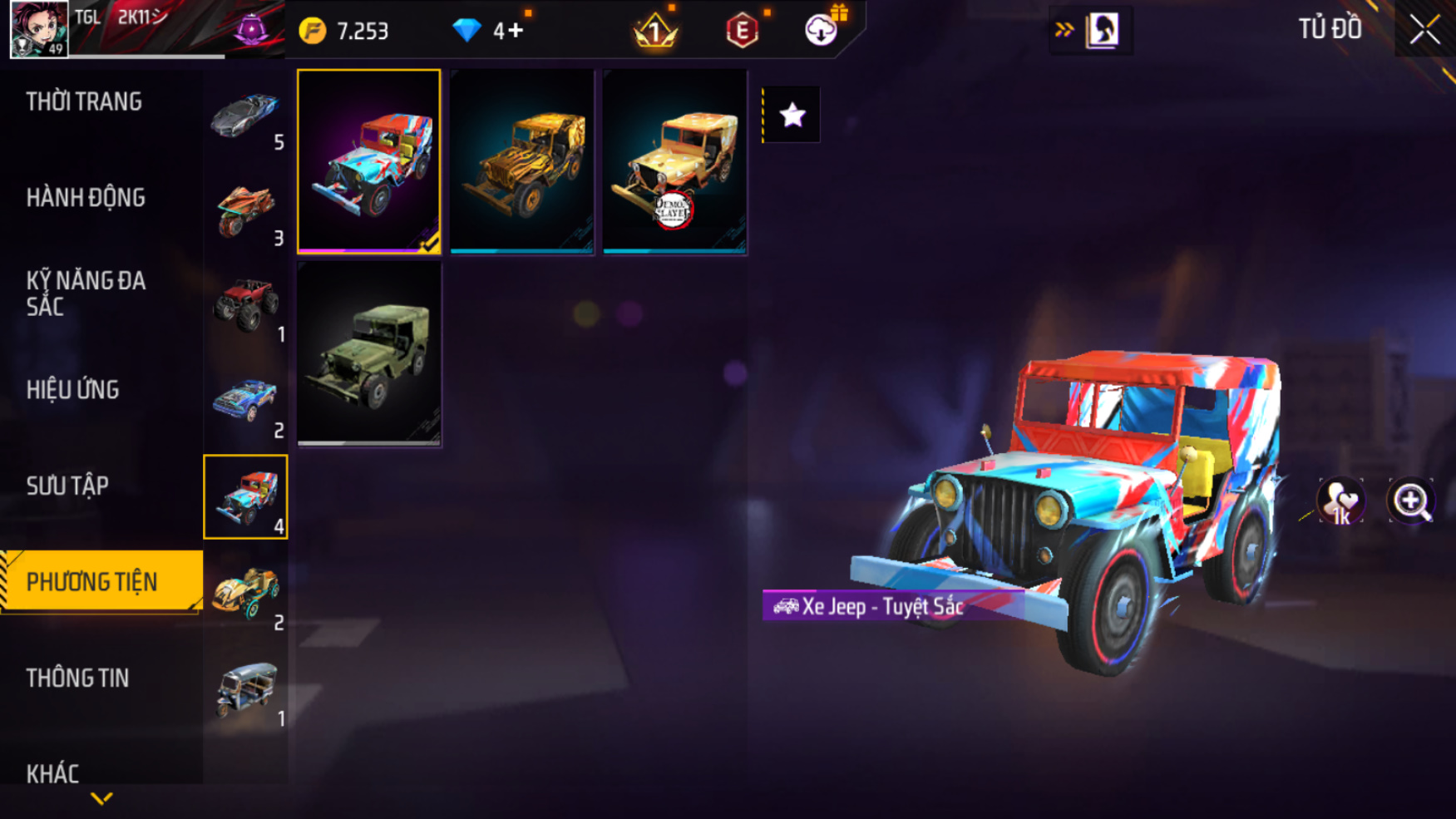
Task: Select the Kỹ Năng Đa Sắc category
Action: [86, 293]
